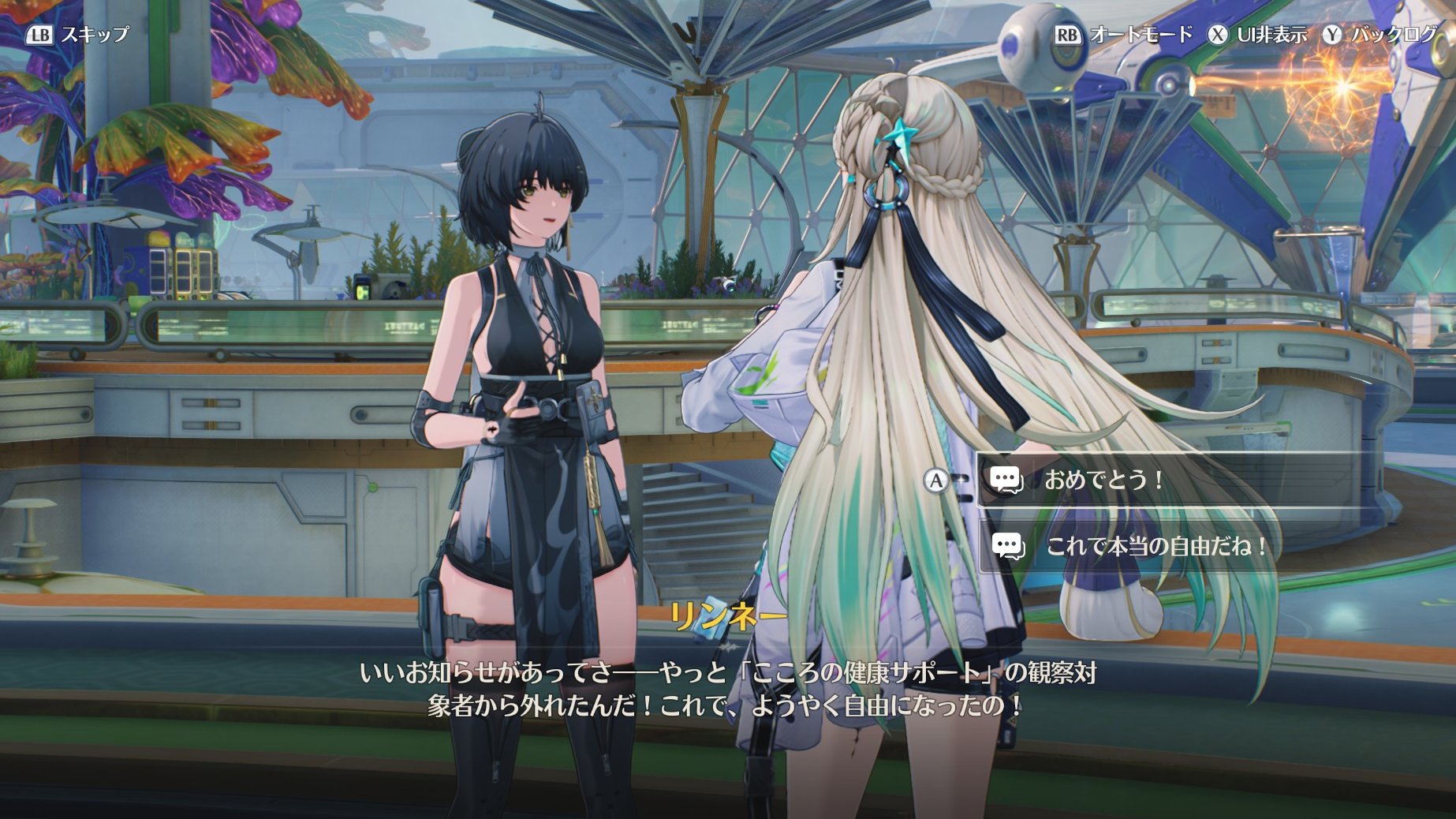Select the reply これで本当の自由だね！
The image size is (1456, 819).
tap(1156, 546)
